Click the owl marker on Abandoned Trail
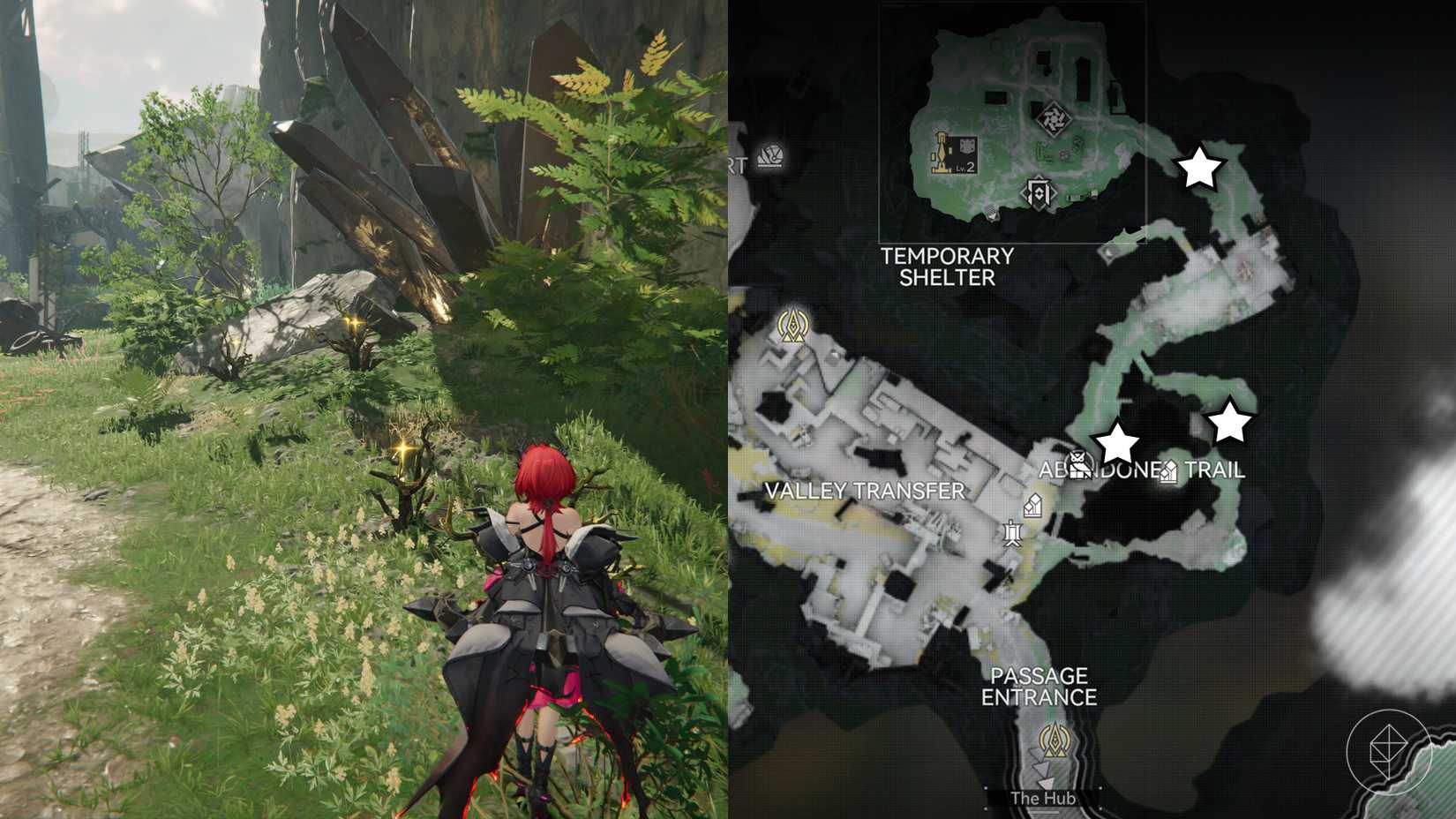This screenshot has height=819, width=1456. (1077, 462)
